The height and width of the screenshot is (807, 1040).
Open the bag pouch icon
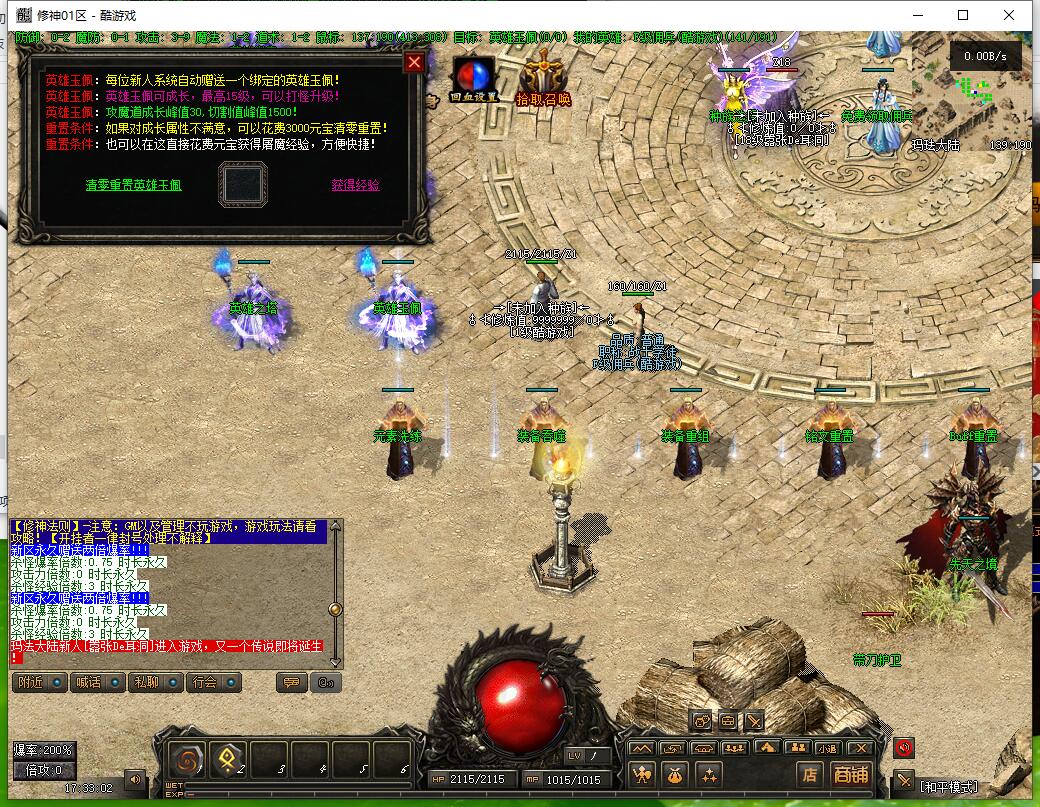675,774
